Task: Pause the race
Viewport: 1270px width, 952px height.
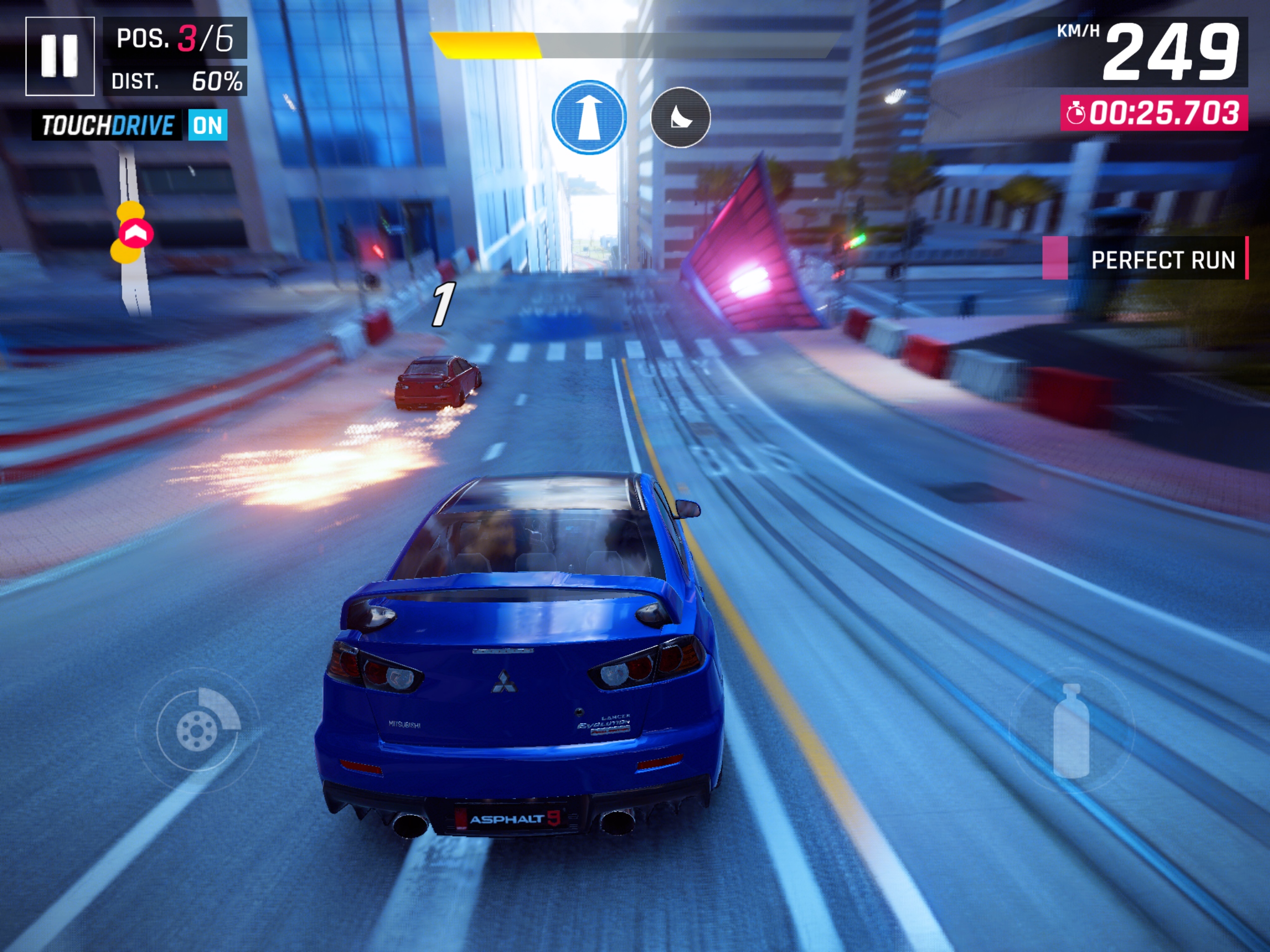Action: click(60, 56)
